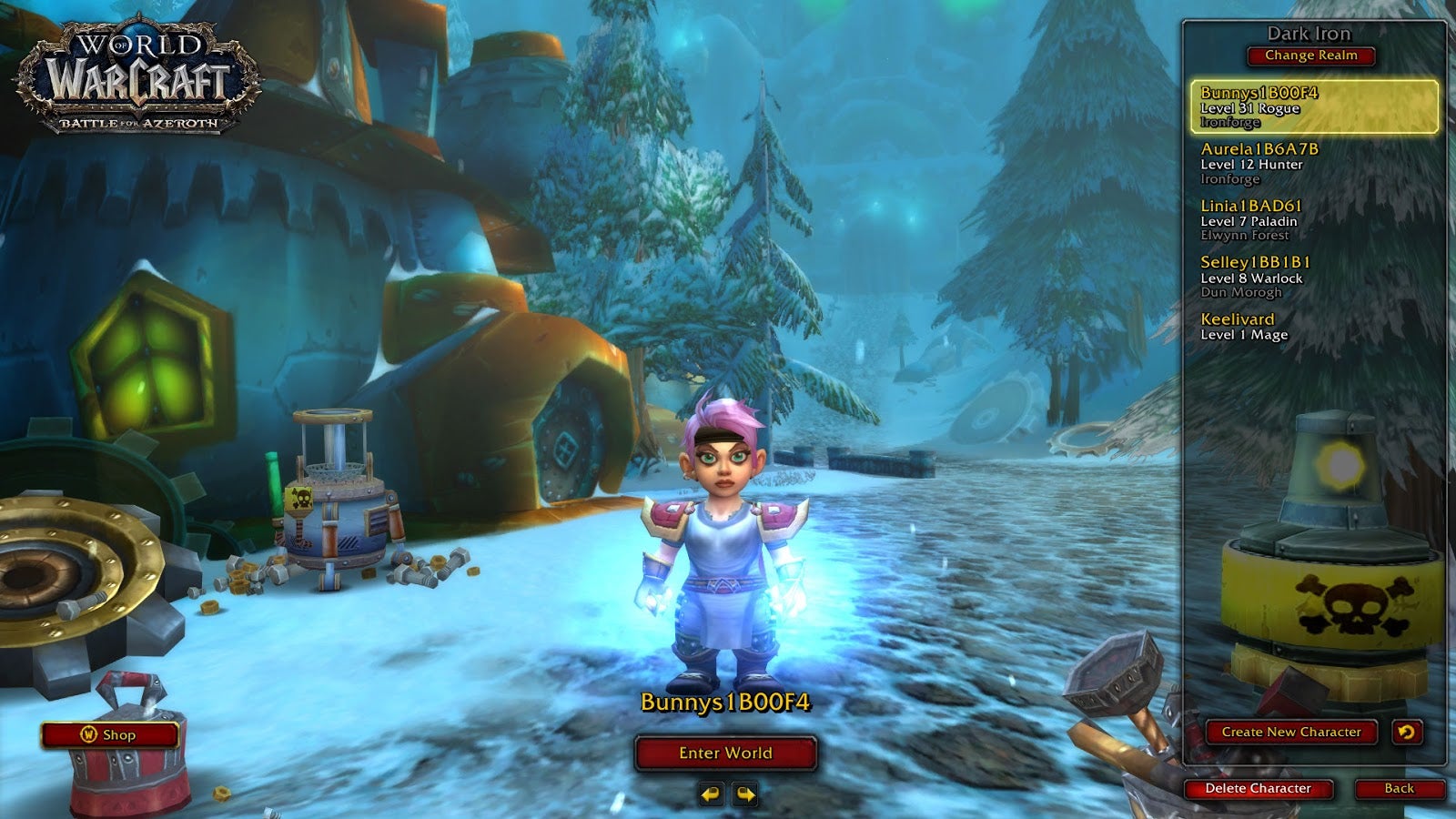This screenshot has width=1456, height=819.
Task: Select the Keelivard level 1 Mage
Action: pyautogui.click(x=1314, y=327)
